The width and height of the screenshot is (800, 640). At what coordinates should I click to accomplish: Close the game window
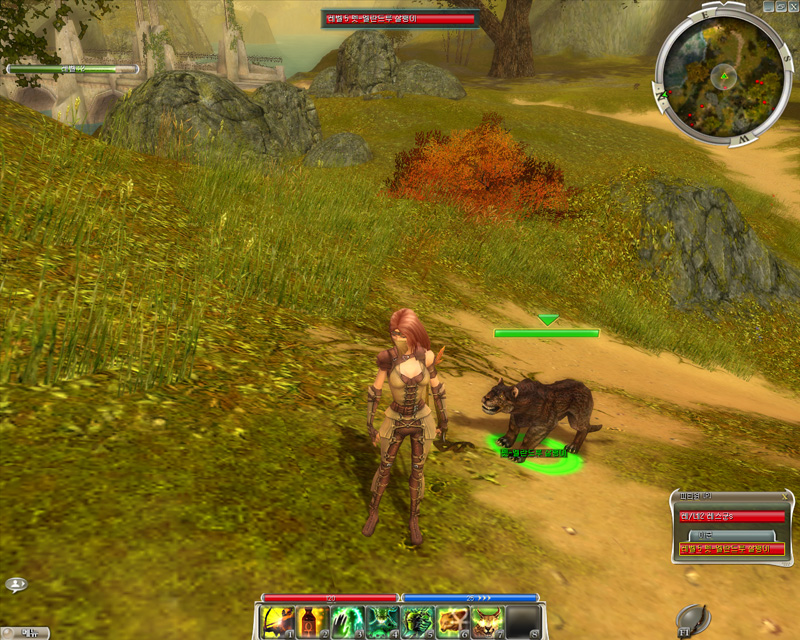coord(791,6)
